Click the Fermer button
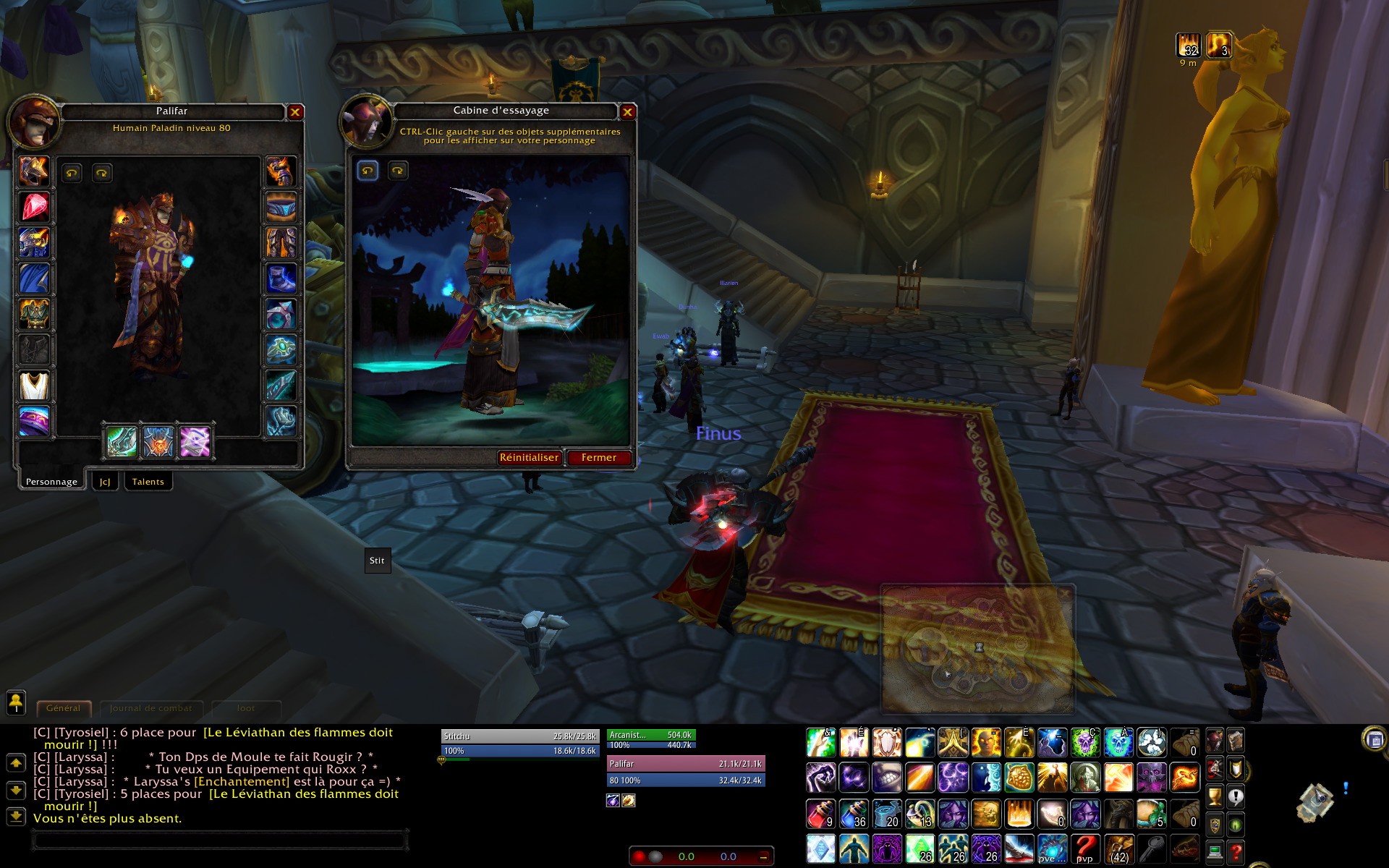 pyautogui.click(x=598, y=458)
